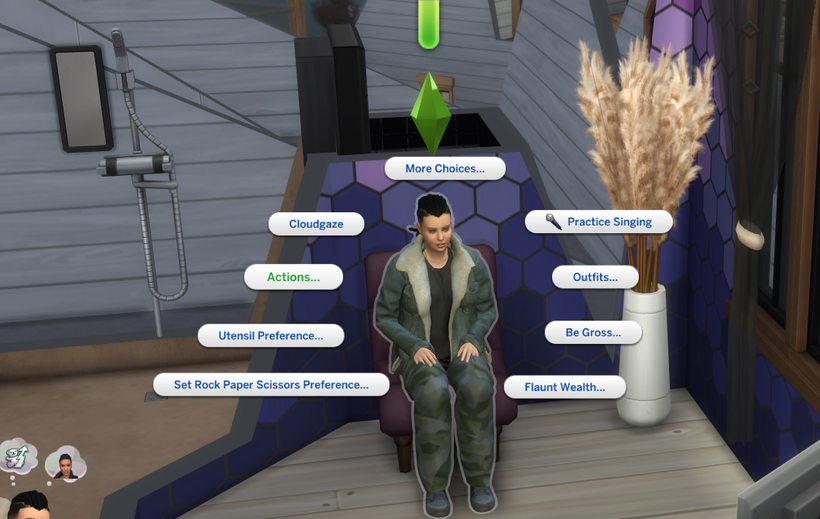
Task: Click the Sim portrait thought bubble
Action: 66,462
